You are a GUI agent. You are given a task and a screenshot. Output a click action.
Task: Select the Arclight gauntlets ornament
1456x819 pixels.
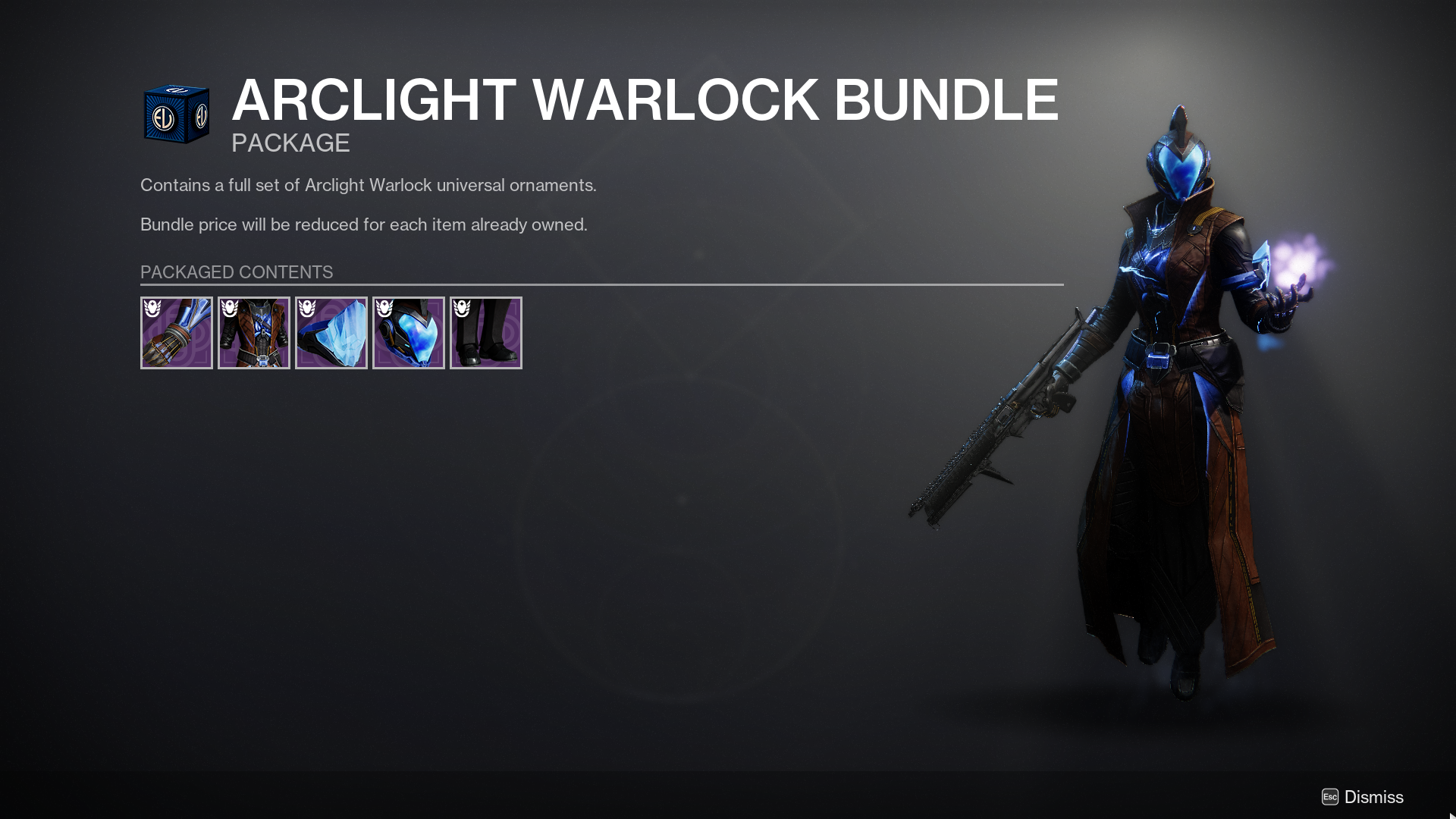177,332
